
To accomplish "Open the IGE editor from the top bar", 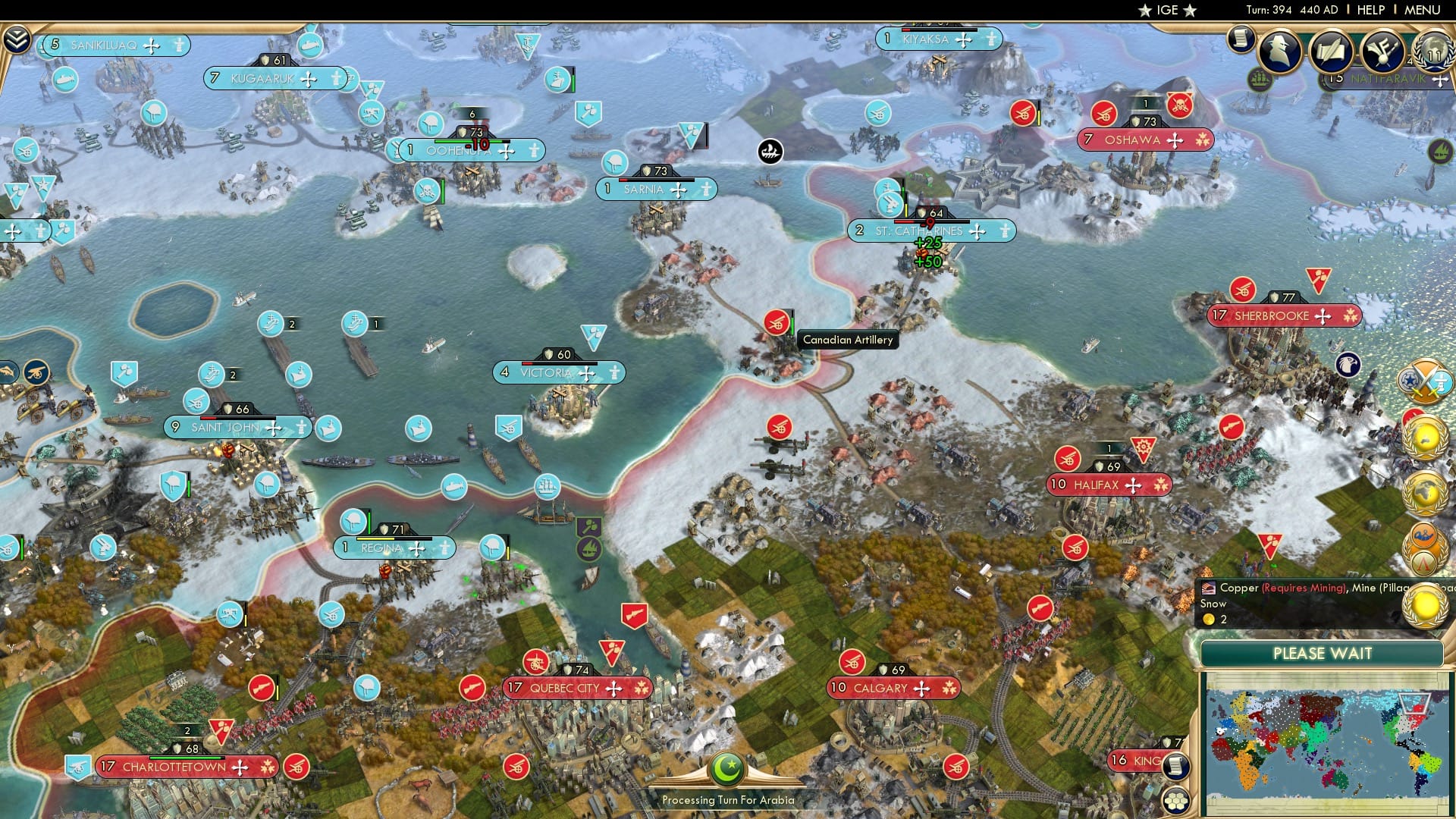I will (1165, 10).
